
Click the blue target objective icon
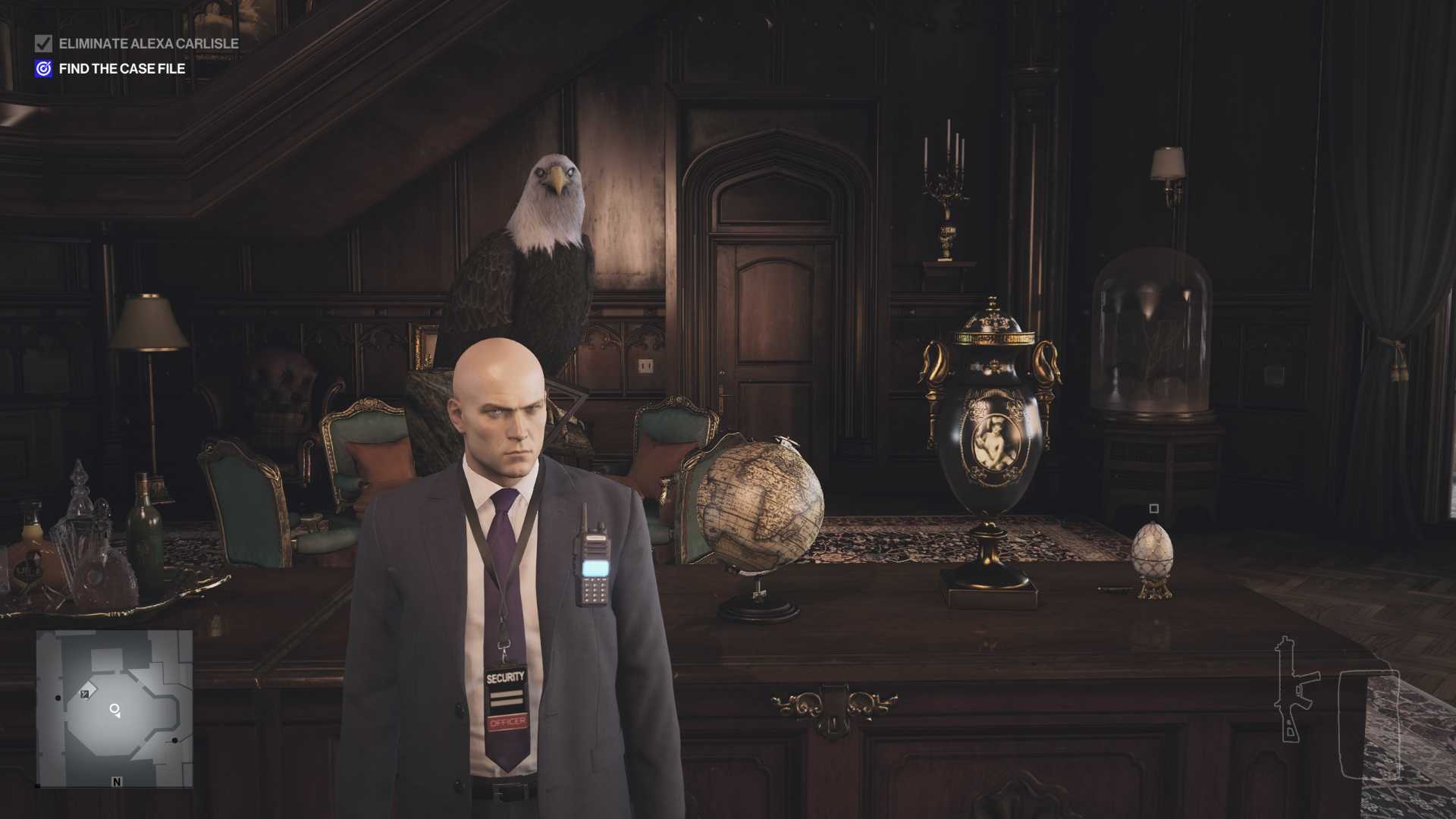(x=43, y=69)
